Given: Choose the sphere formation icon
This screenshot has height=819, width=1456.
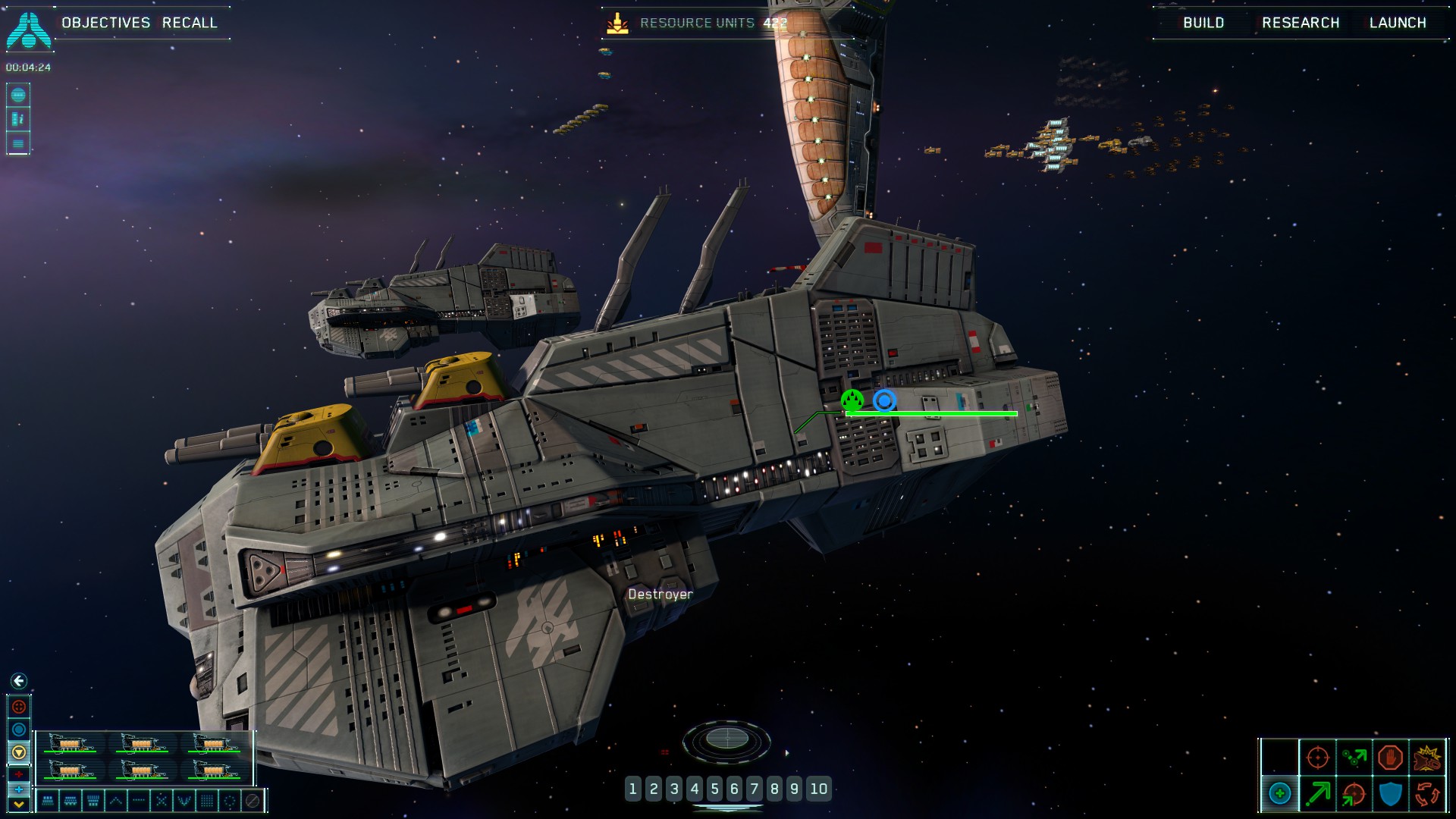Looking at the screenshot, I should (230, 800).
